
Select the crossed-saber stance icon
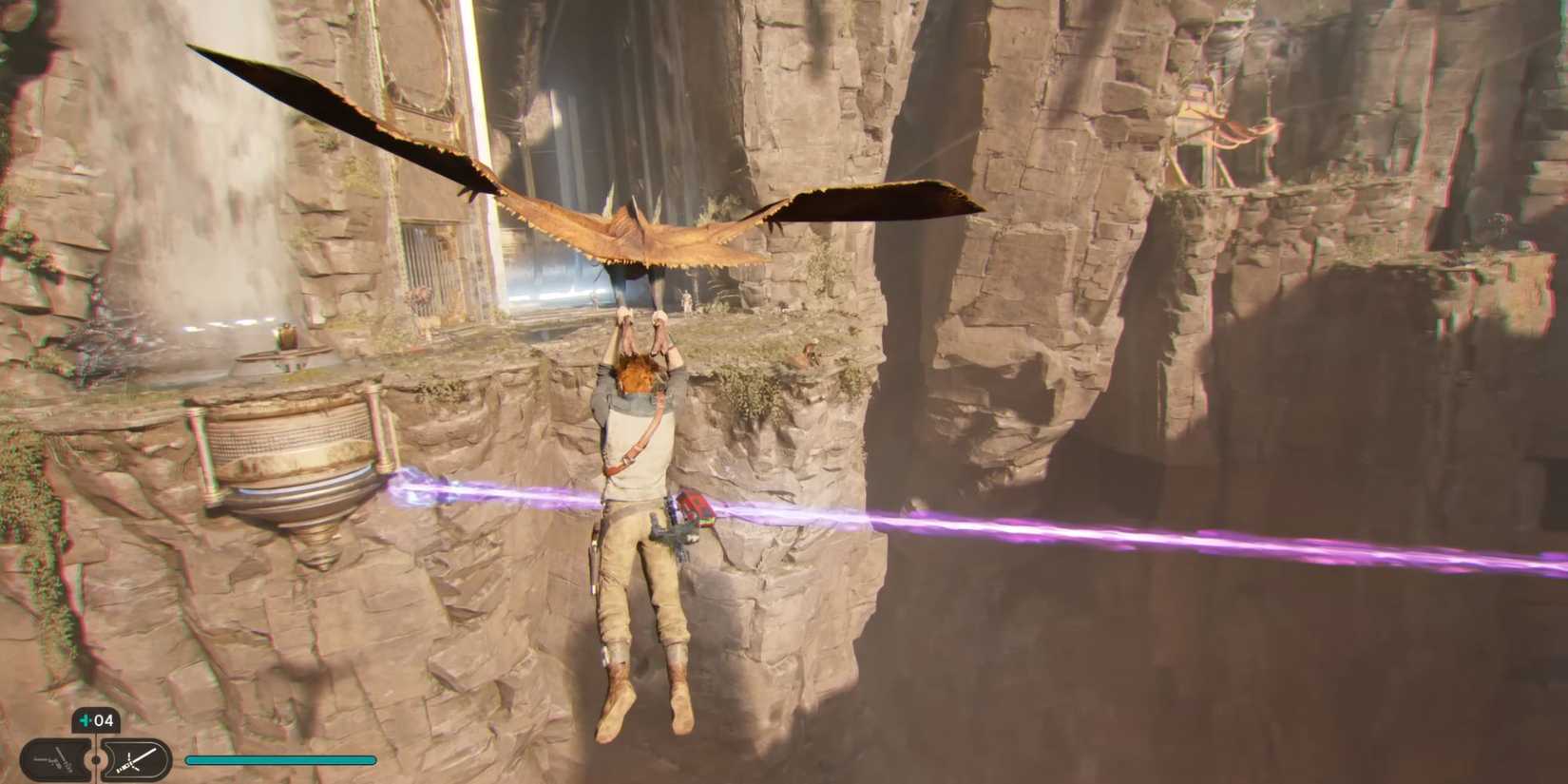click(x=135, y=759)
